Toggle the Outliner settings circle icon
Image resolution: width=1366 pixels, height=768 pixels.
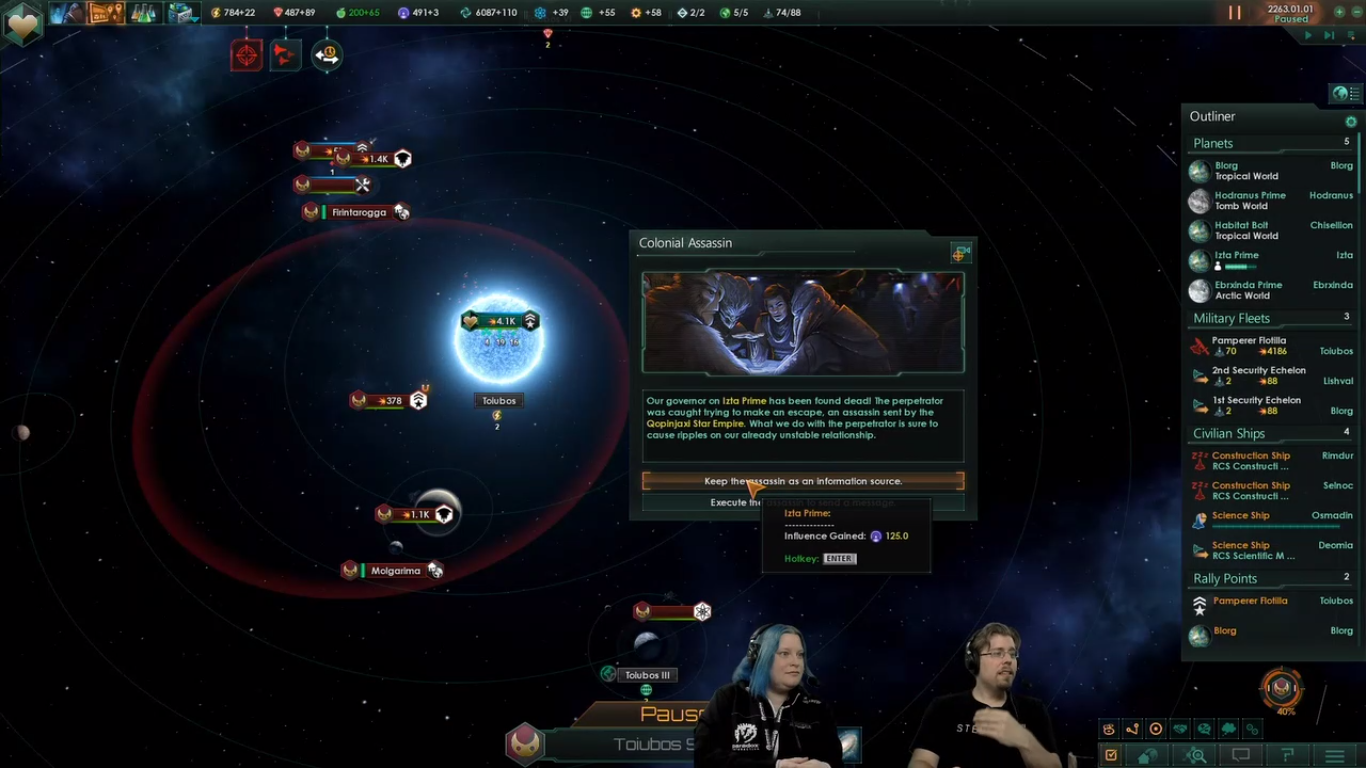click(x=1352, y=121)
